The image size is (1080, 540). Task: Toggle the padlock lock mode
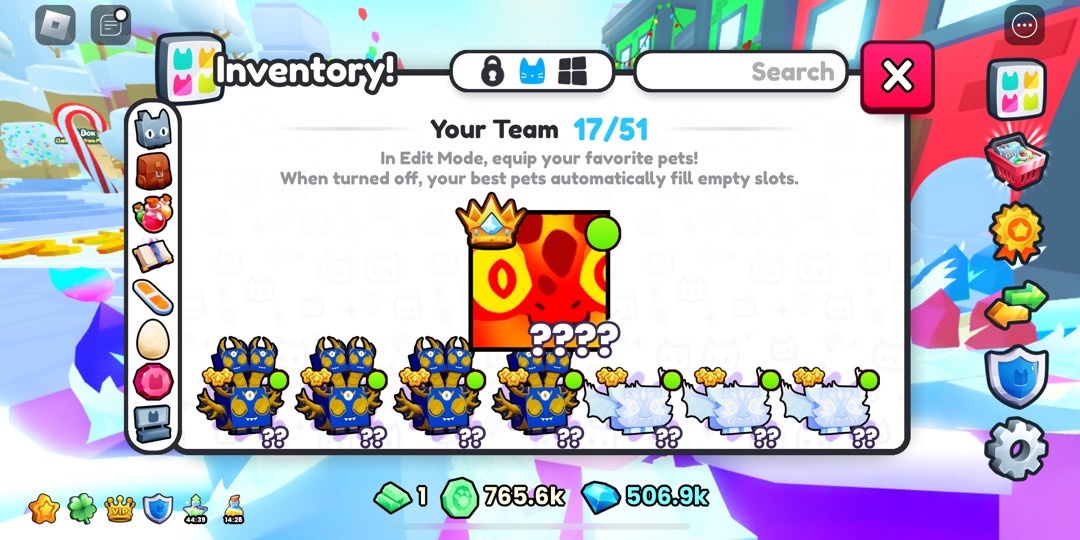pos(491,72)
